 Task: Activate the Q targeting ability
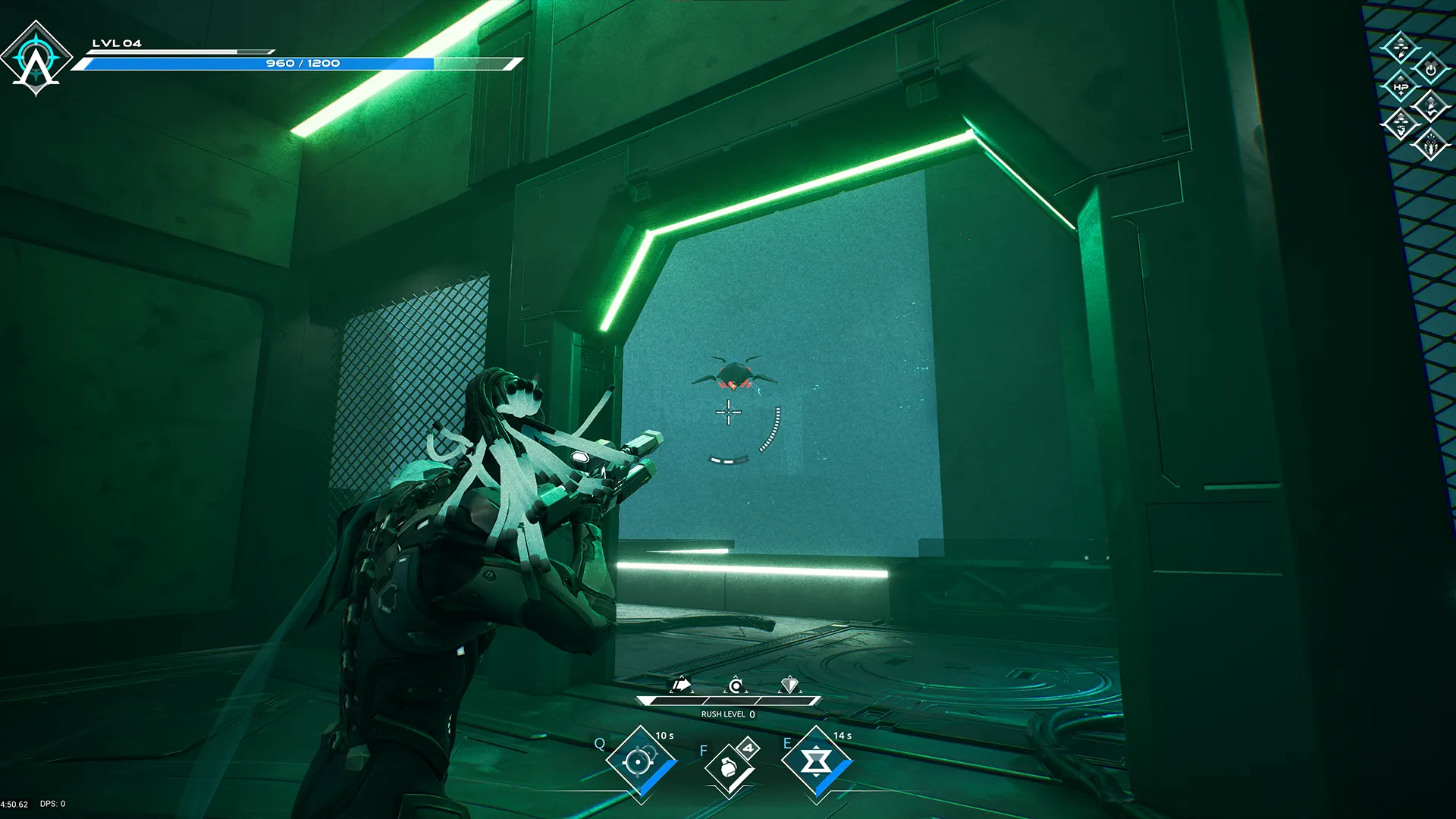coord(639,759)
